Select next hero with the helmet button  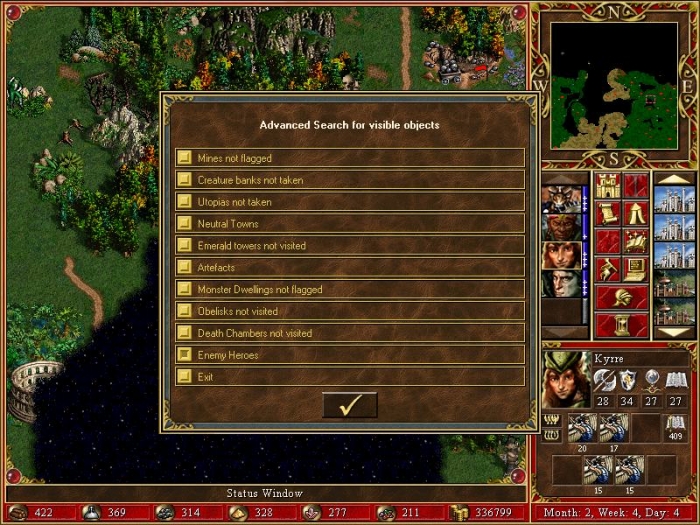point(620,297)
